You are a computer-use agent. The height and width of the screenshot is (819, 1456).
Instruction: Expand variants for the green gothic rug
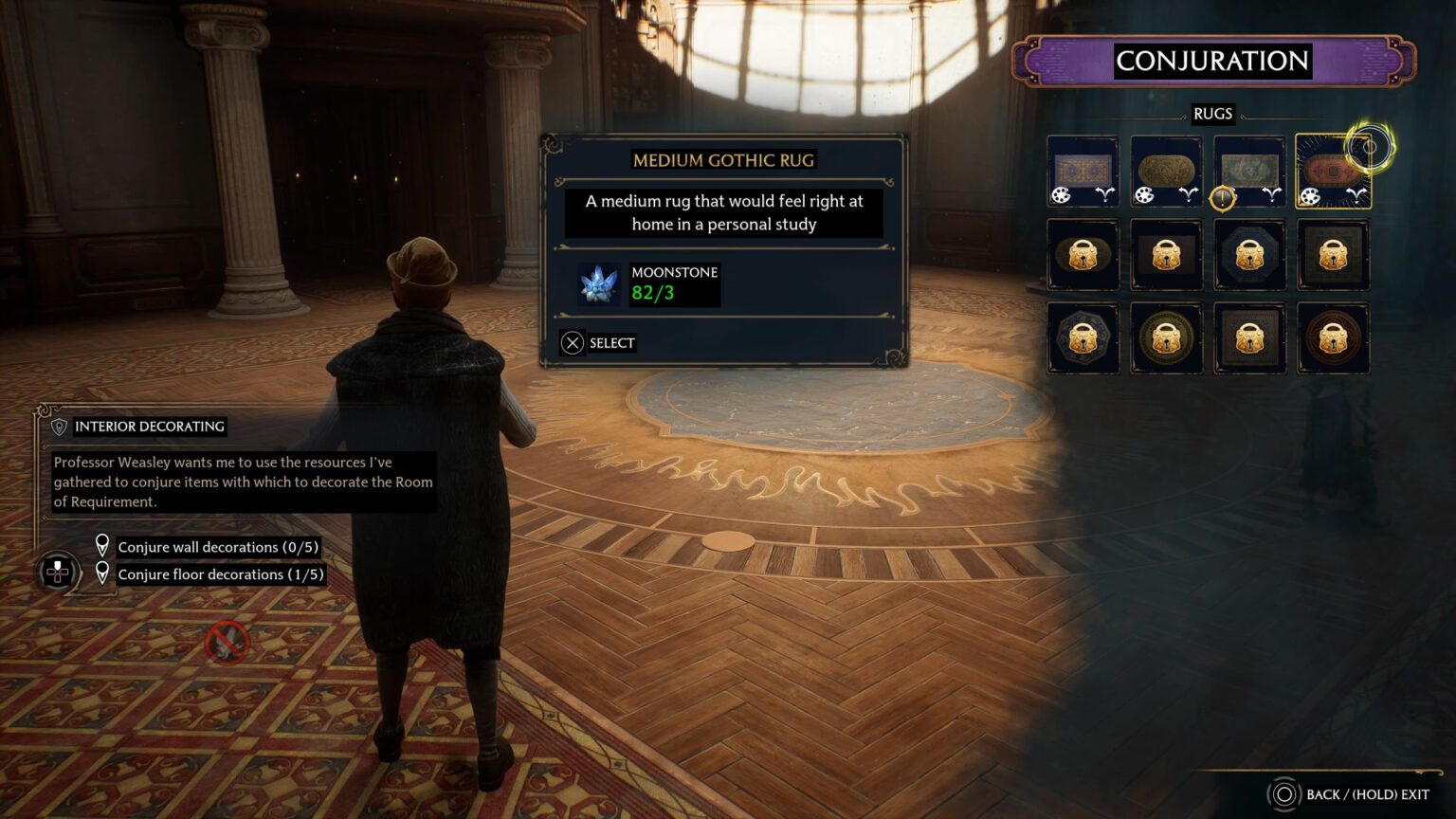[1273, 195]
